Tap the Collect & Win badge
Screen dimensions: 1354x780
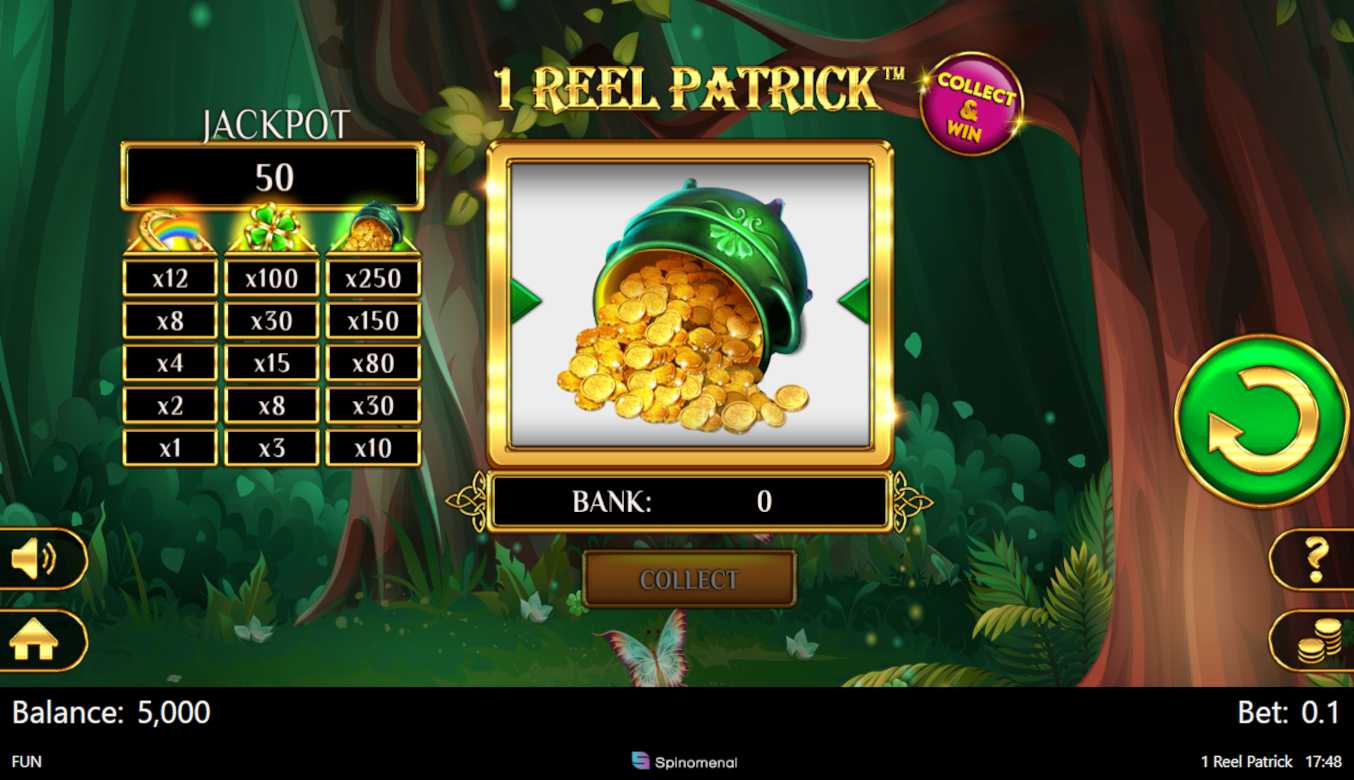click(971, 105)
